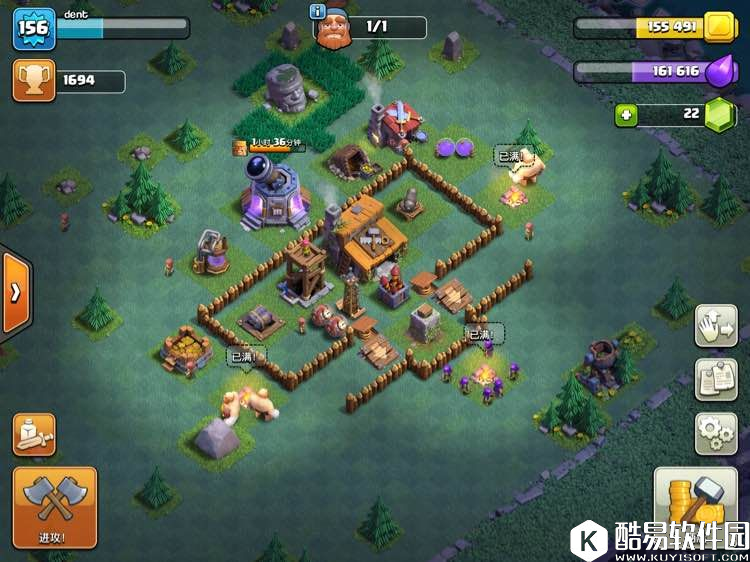
Task: Open the player profile via level 156 badge
Action: tap(33, 29)
